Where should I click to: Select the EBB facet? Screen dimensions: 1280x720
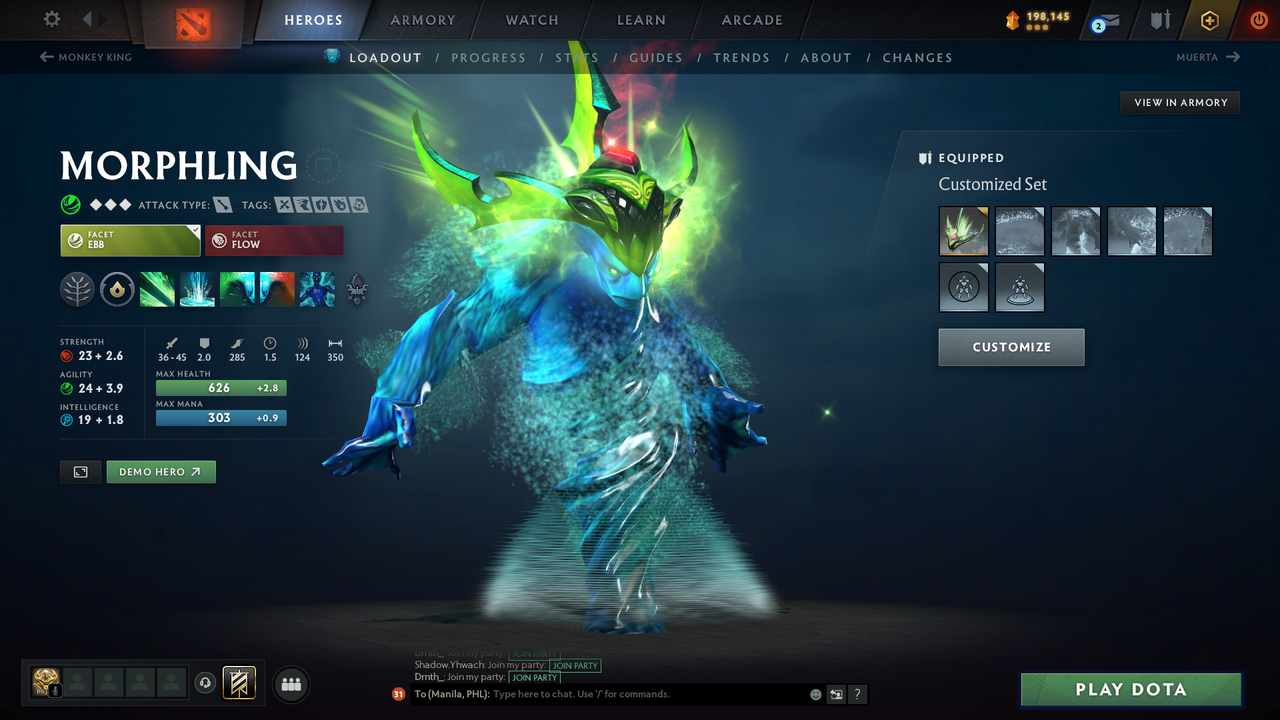tap(130, 240)
